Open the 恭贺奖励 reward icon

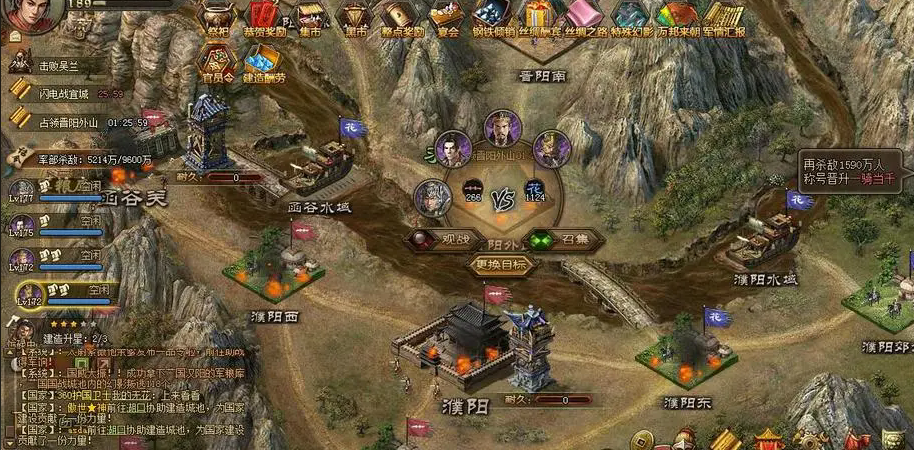[x=265, y=17]
